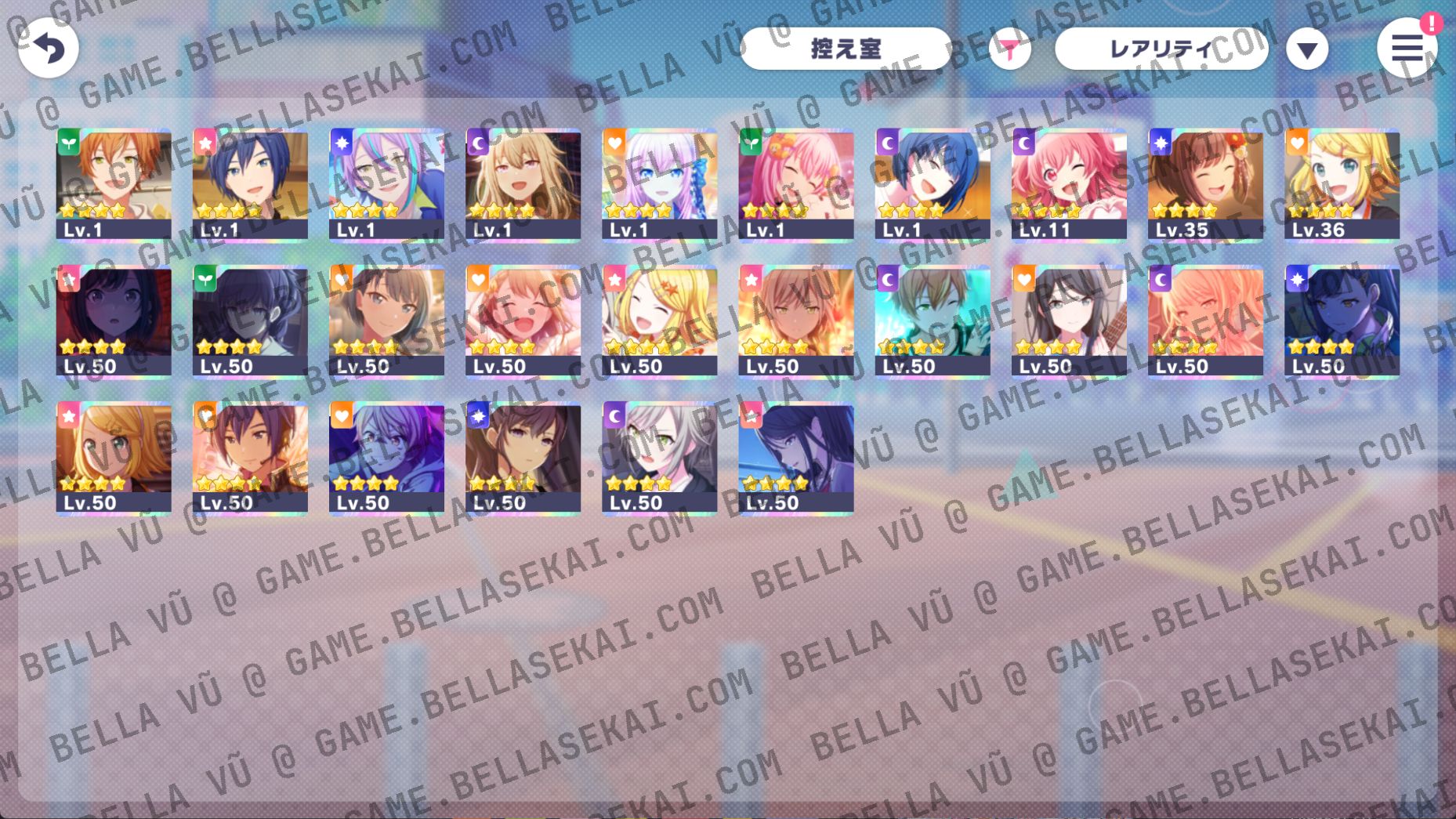Viewport: 1456px width, 819px height.
Task: Select the Lv.11 pink-haired card
Action: [1067, 184]
